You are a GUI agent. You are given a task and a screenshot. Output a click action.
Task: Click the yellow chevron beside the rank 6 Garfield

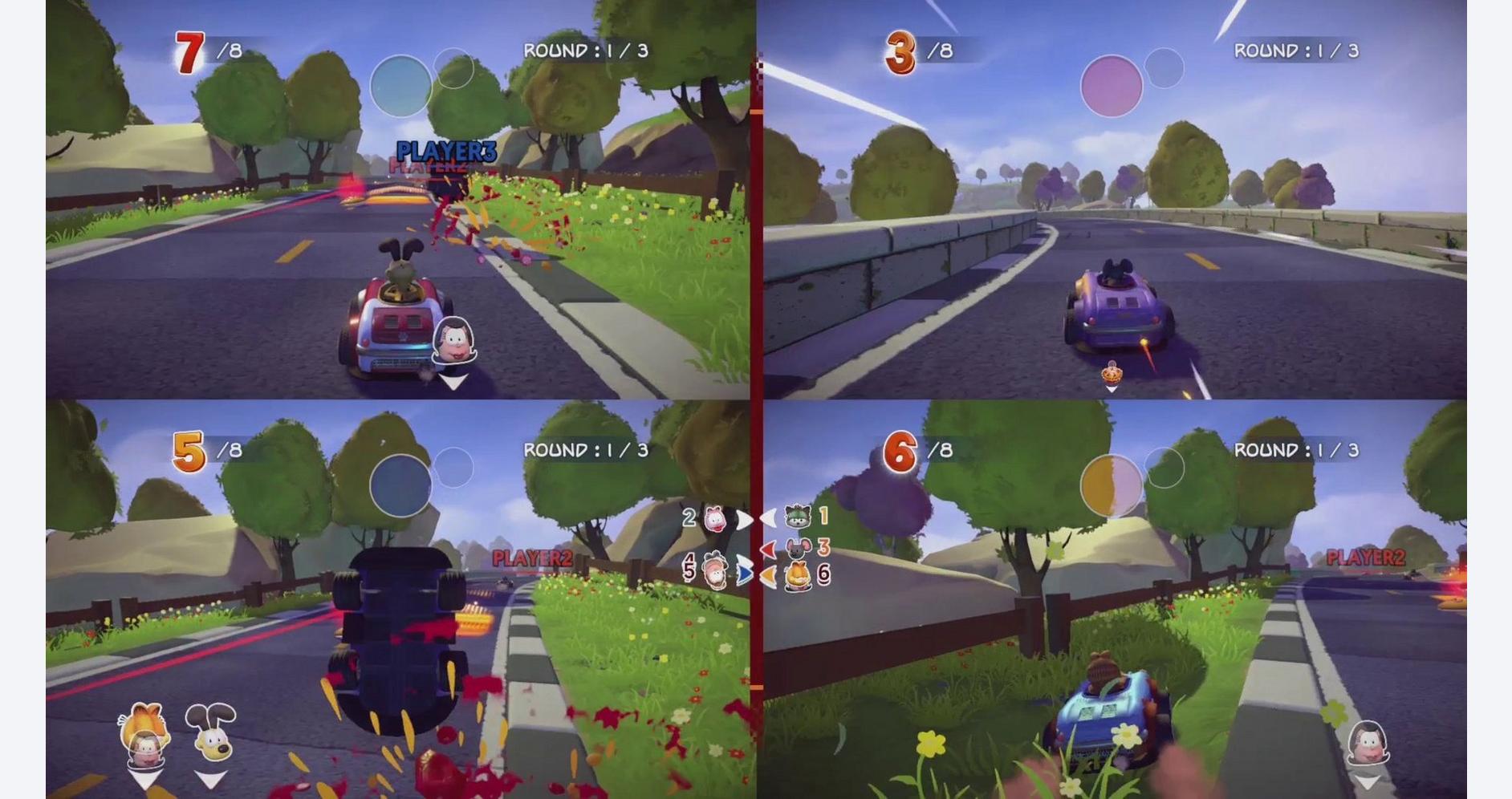click(768, 577)
